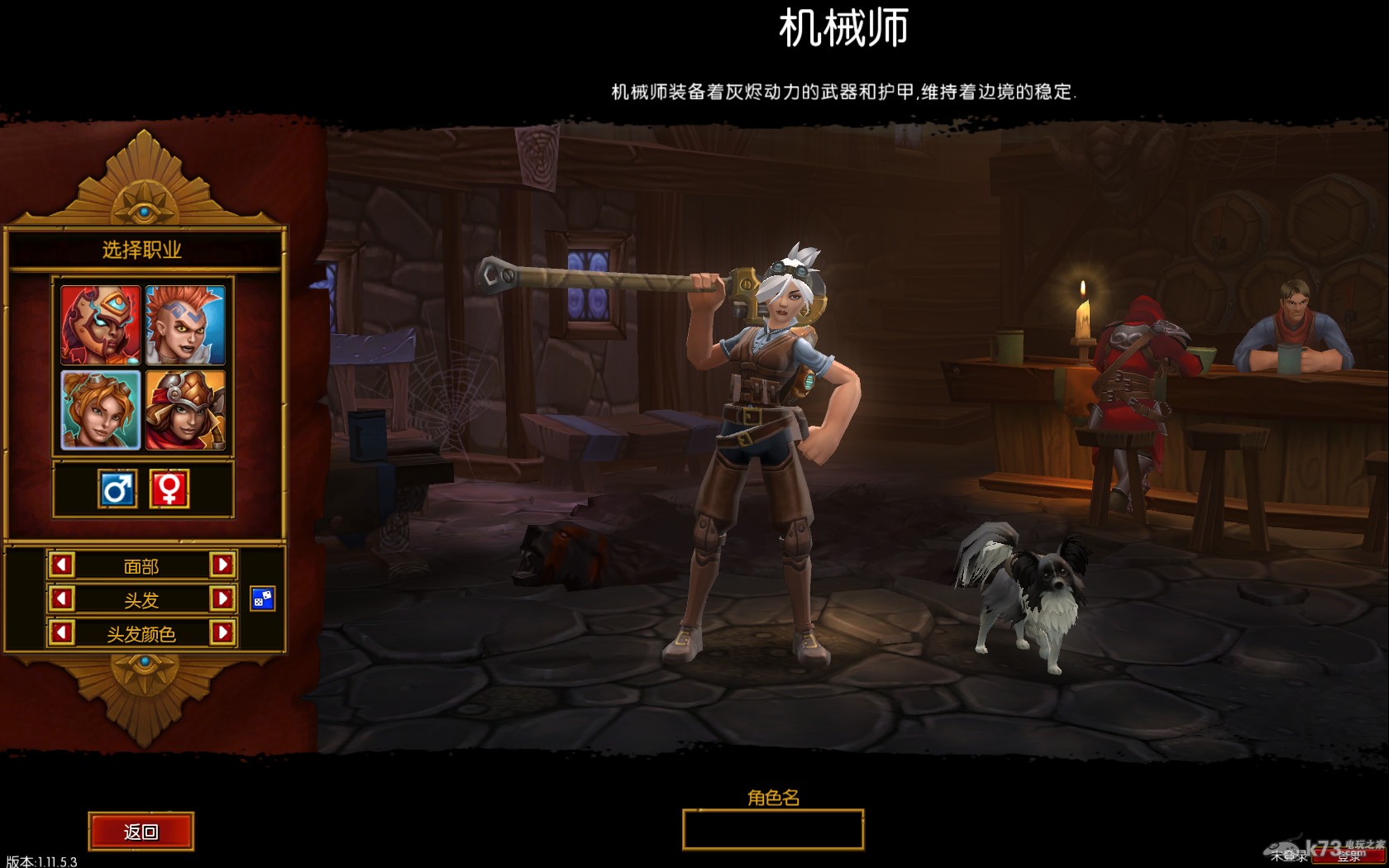Switch character gender to female

169,489
